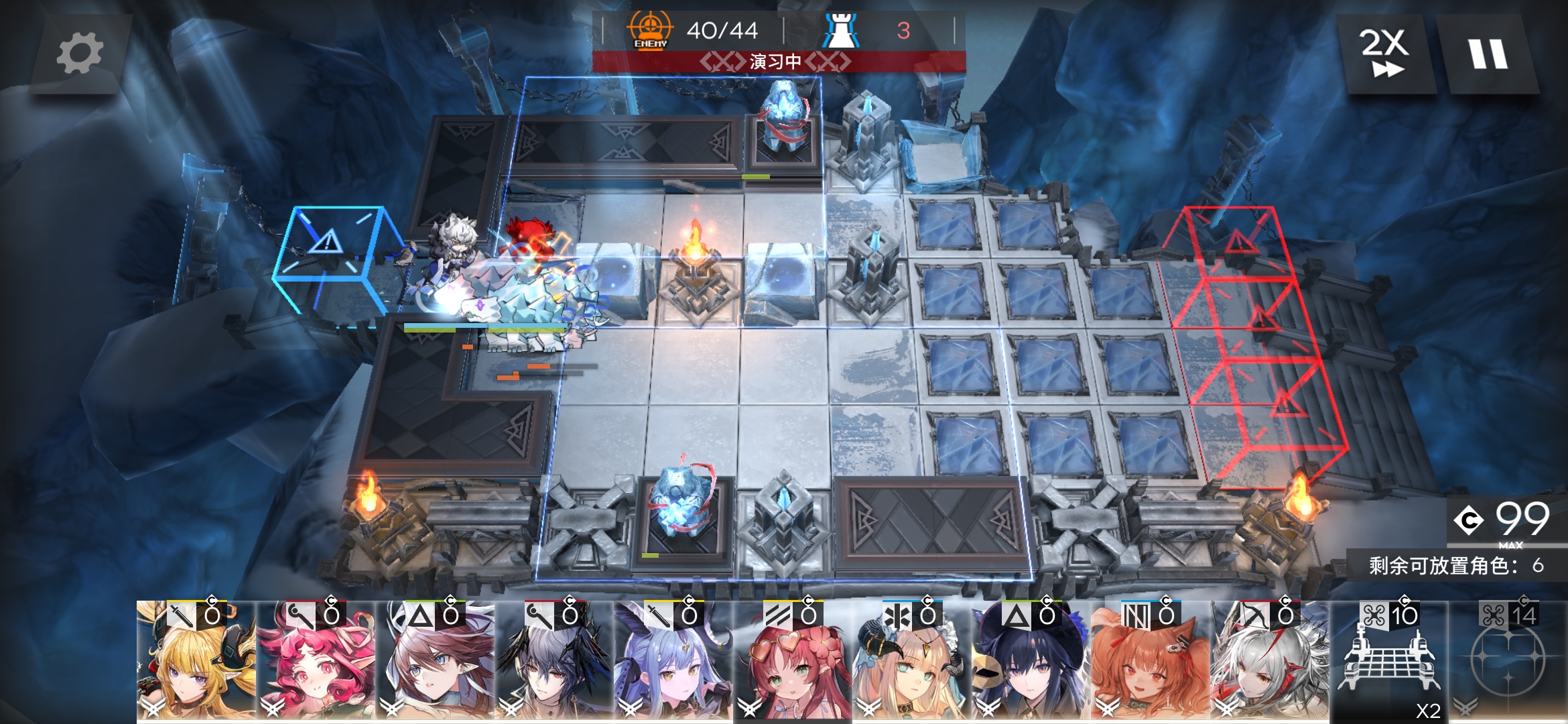Pause the battle
The width and height of the screenshot is (1568, 724).
coord(1488,54)
